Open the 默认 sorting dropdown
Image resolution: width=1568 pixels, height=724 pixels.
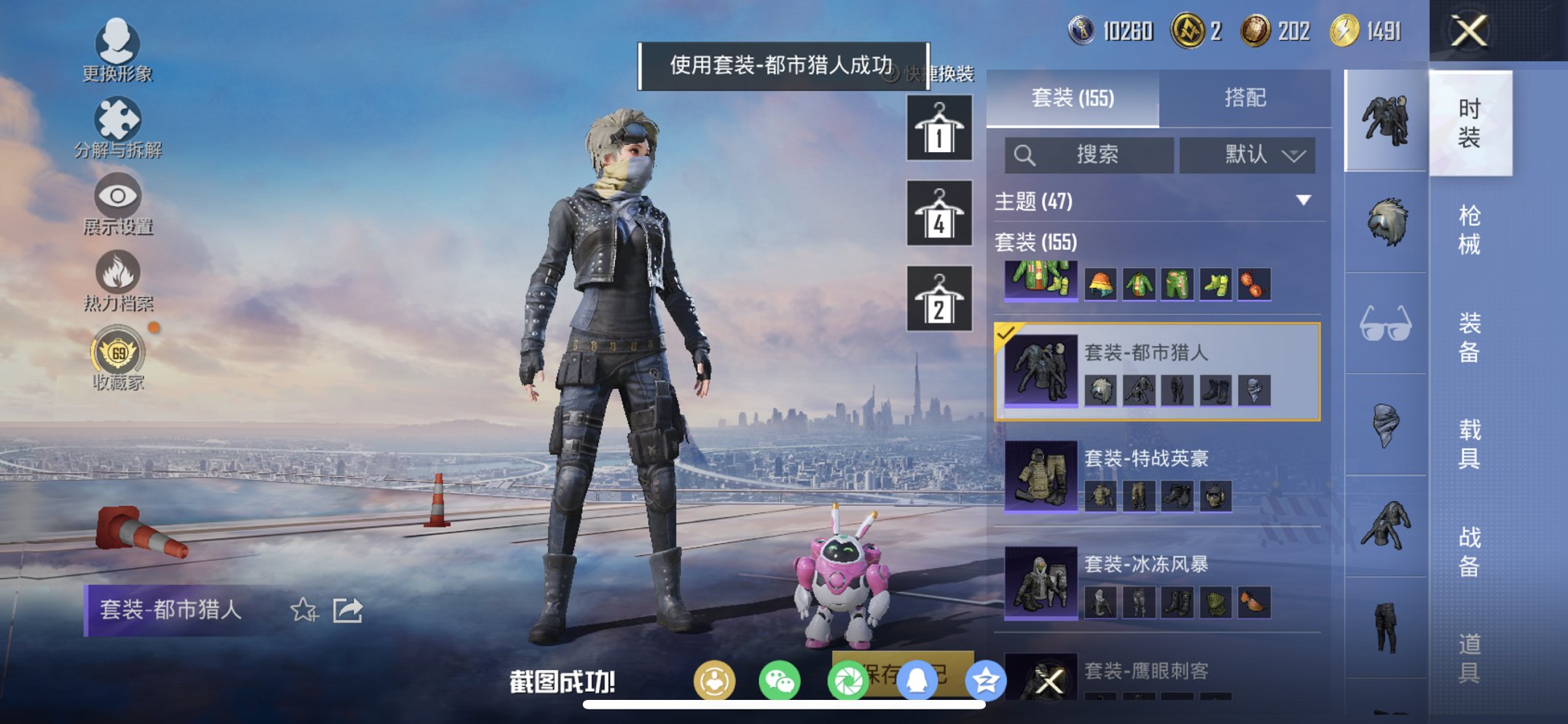pyautogui.click(x=1247, y=154)
